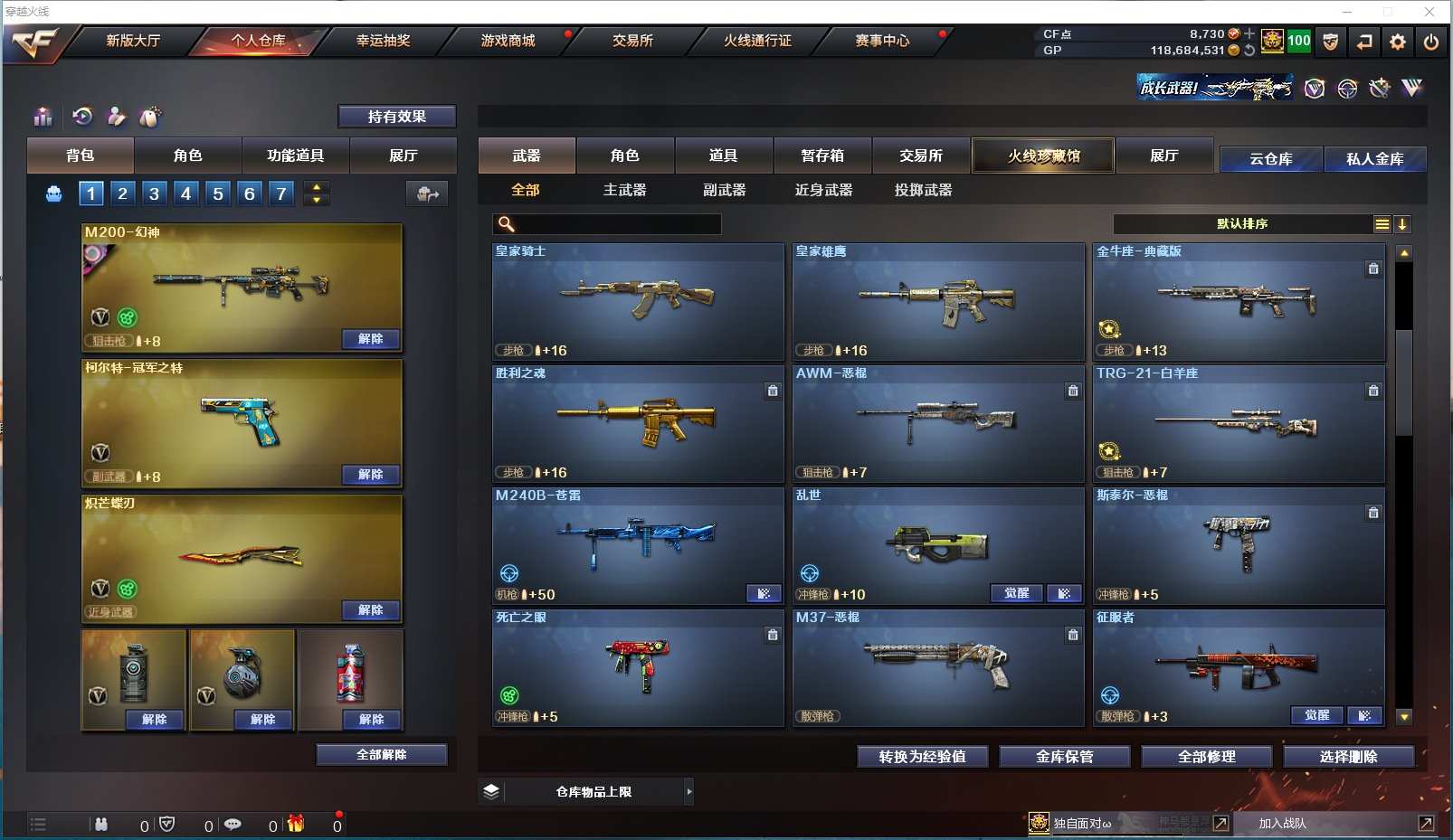Viewport: 1453px width, 840px height.
Task: Switch to the 功能道具 backpack tab
Action: coord(295,156)
